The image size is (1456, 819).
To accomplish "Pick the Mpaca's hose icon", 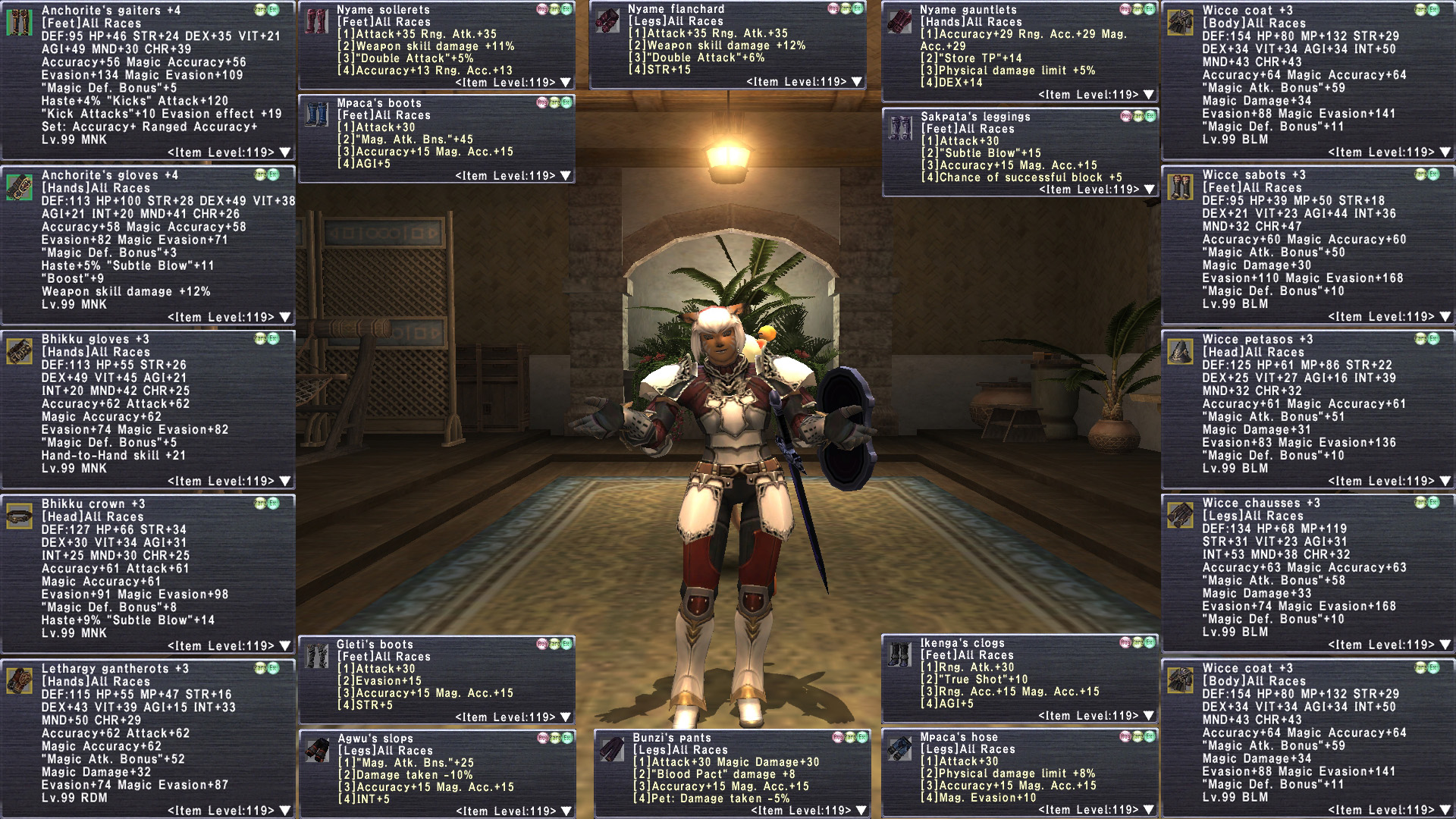I will (x=900, y=748).
